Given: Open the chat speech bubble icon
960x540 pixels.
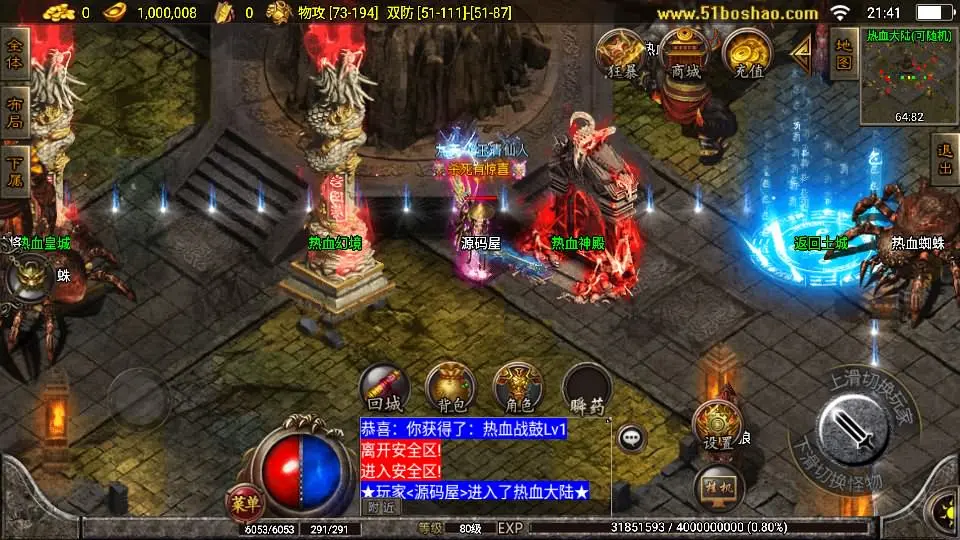Looking at the screenshot, I should (x=631, y=437).
